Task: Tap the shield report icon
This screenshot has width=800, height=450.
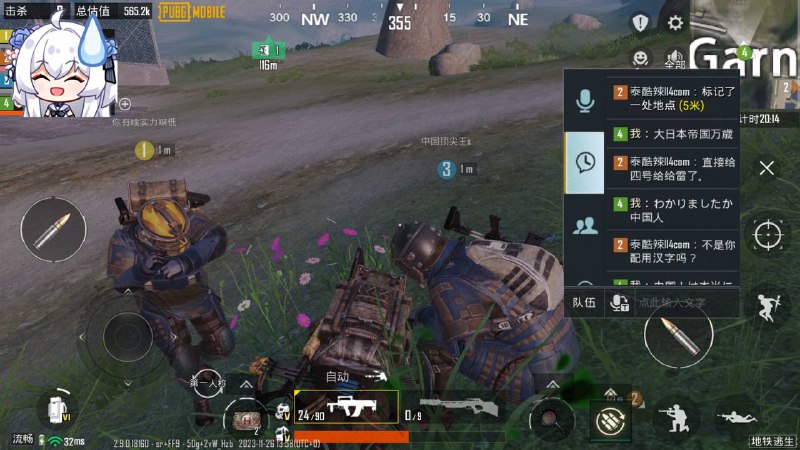Action: [640, 23]
